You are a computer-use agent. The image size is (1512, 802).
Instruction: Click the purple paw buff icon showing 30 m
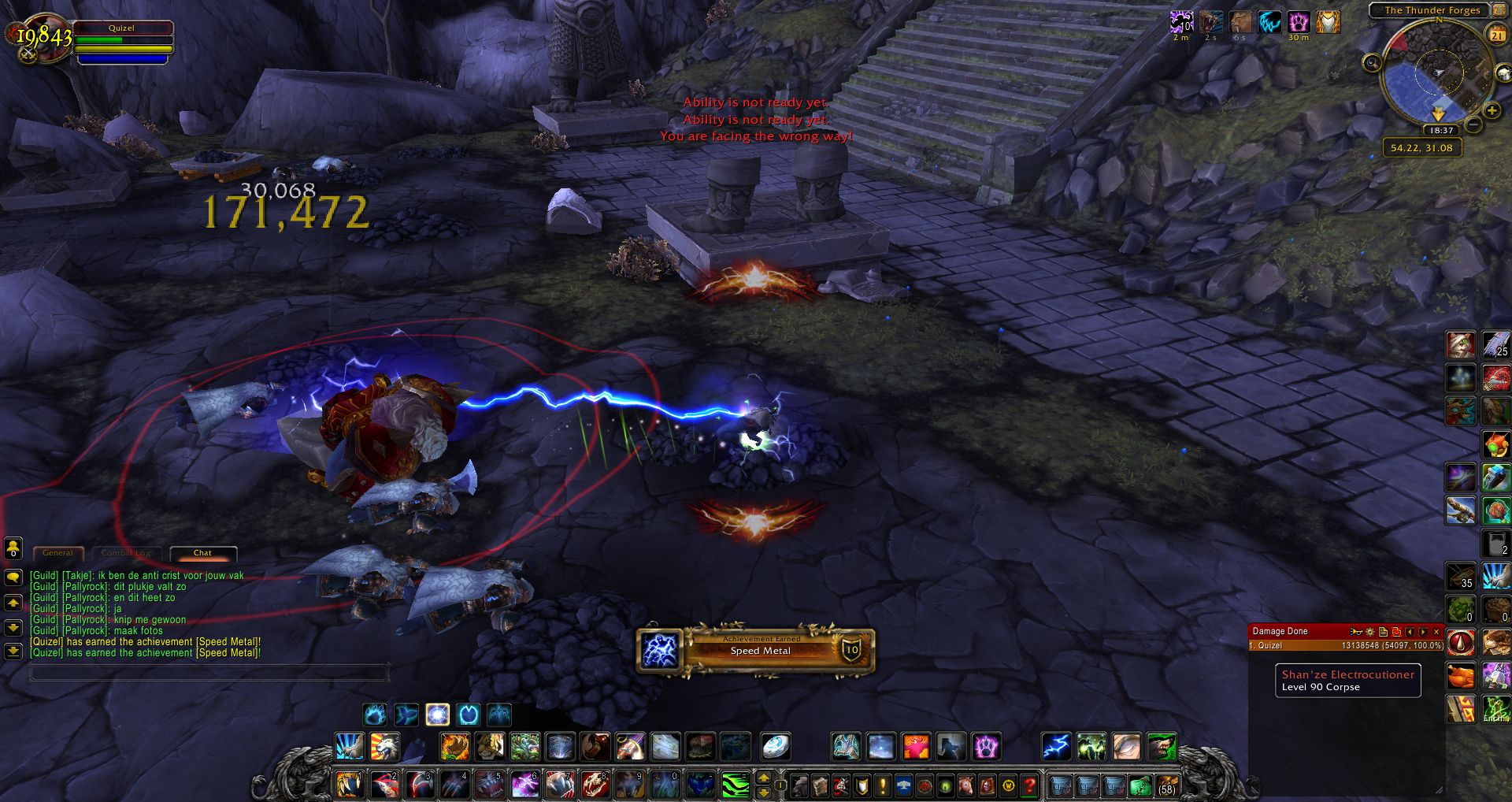(1298, 22)
